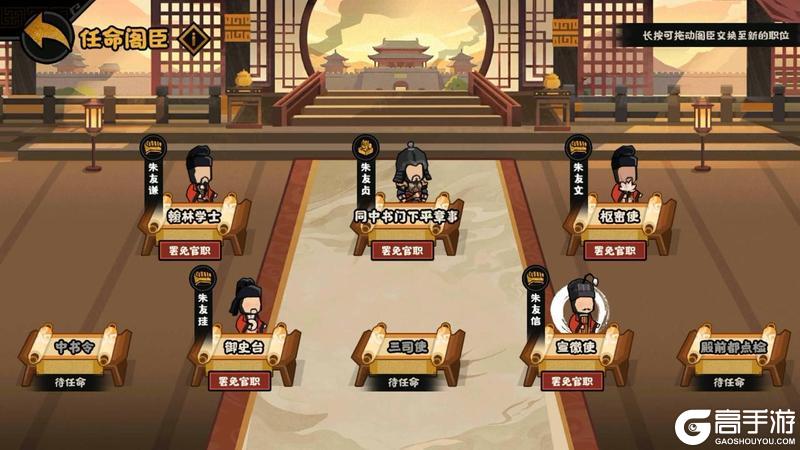The image size is (800, 450).
Task: Select the 朱友贞 name banner
Action: tap(365, 175)
